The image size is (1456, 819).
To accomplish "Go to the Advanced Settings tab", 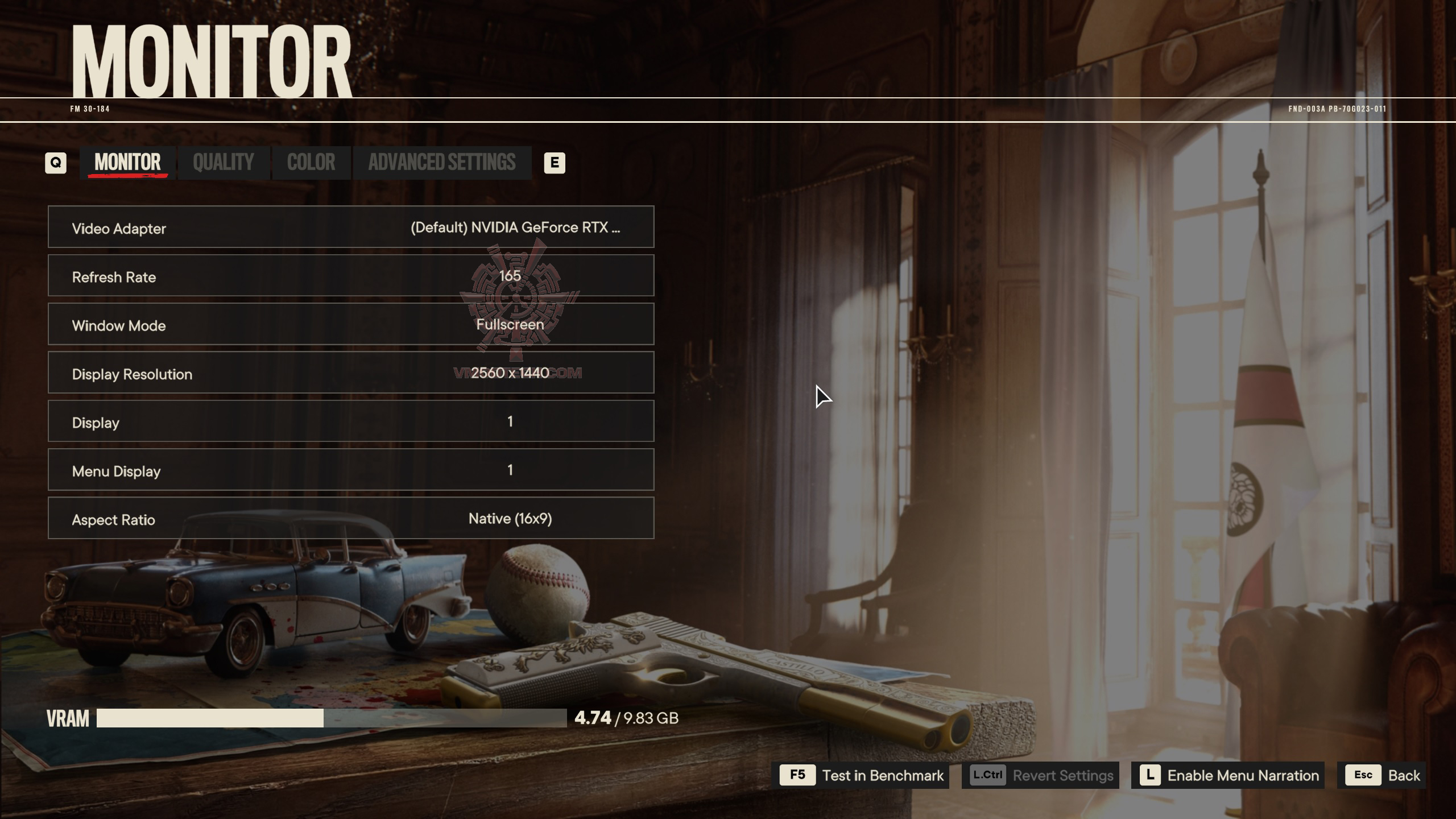I will [442, 163].
